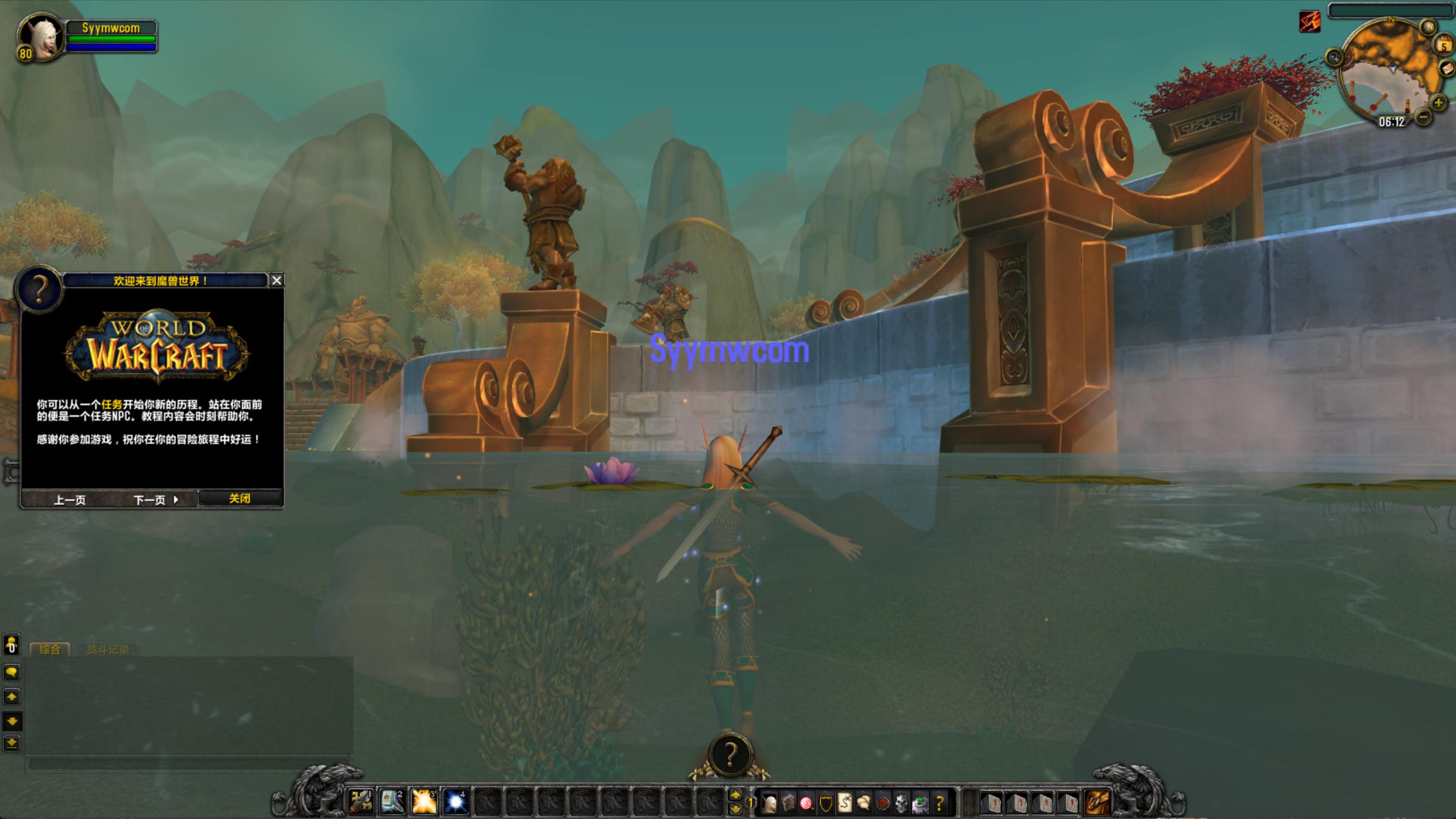Jump chat to bottom with the underlined arrow
This screenshot has height=819, width=1456.
click(x=11, y=743)
